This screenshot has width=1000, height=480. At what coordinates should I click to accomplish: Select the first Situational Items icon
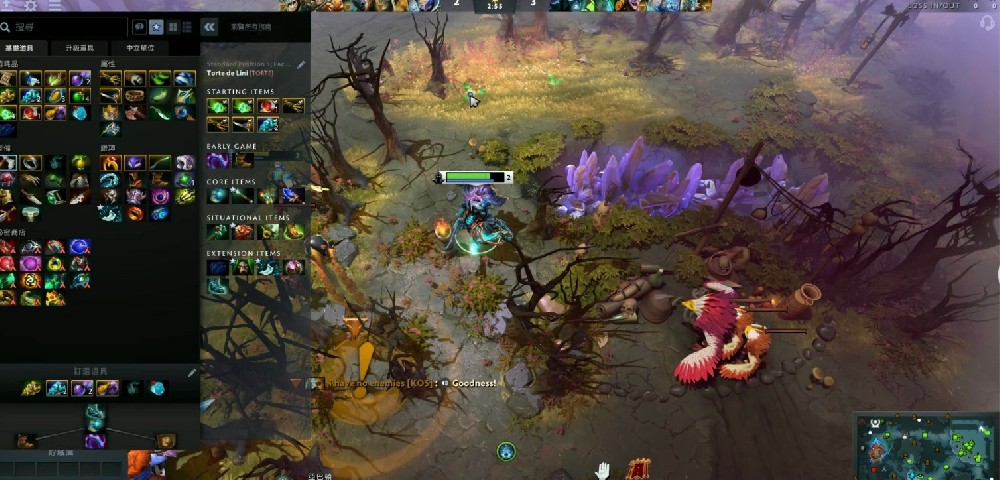217,231
